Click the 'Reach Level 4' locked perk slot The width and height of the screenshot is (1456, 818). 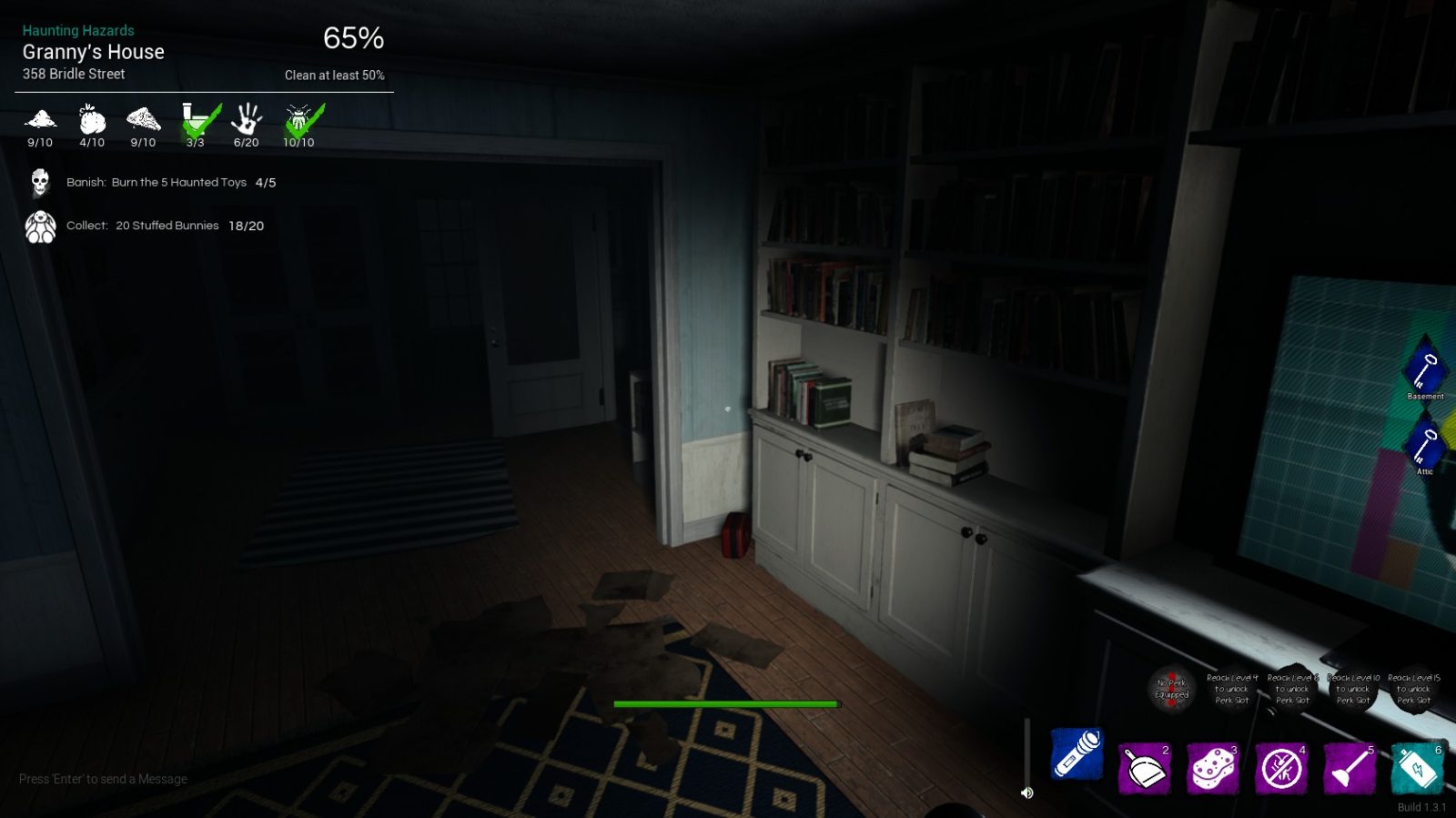tap(1232, 689)
